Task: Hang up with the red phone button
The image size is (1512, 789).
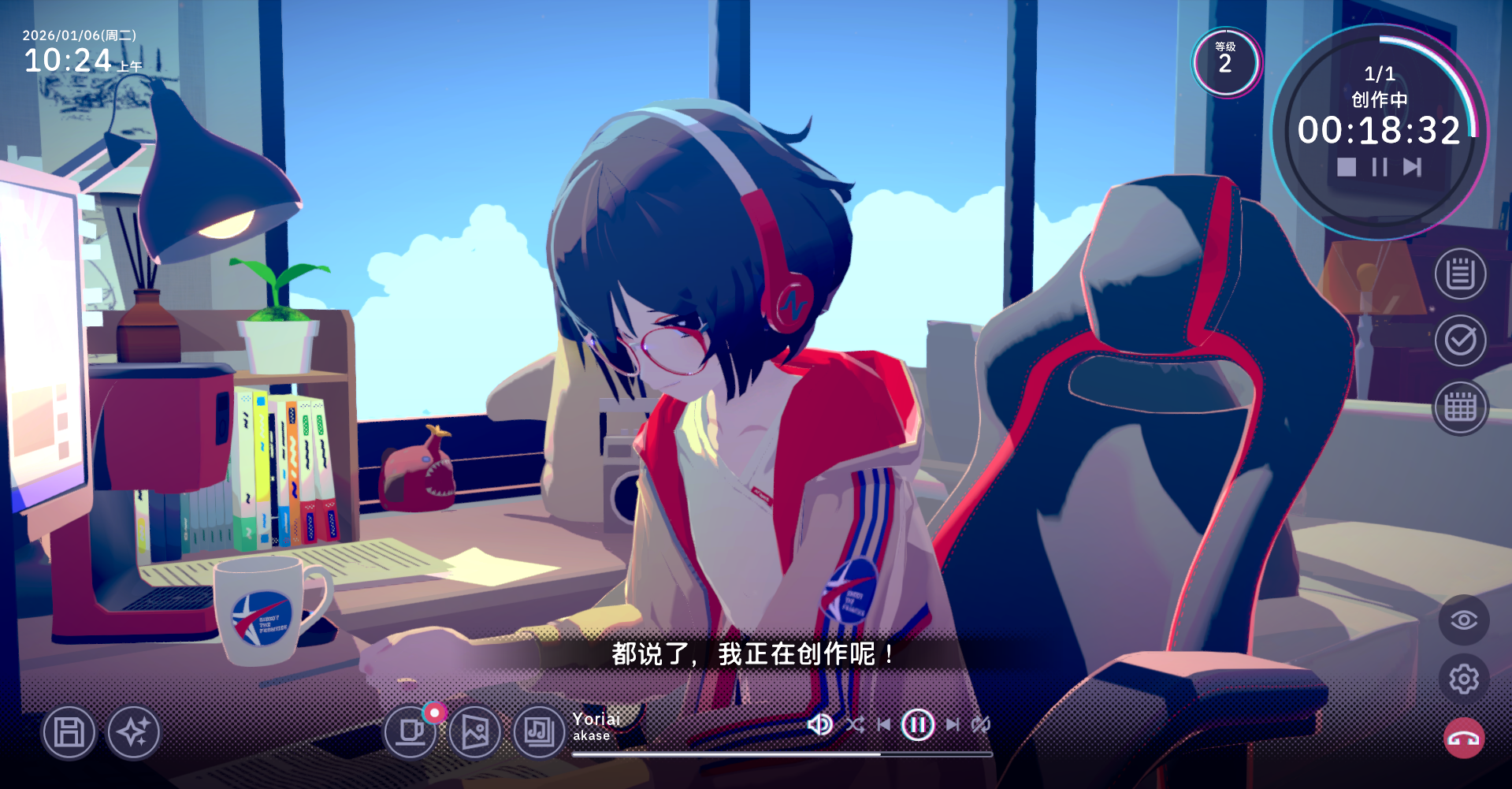Action: 1462,739
